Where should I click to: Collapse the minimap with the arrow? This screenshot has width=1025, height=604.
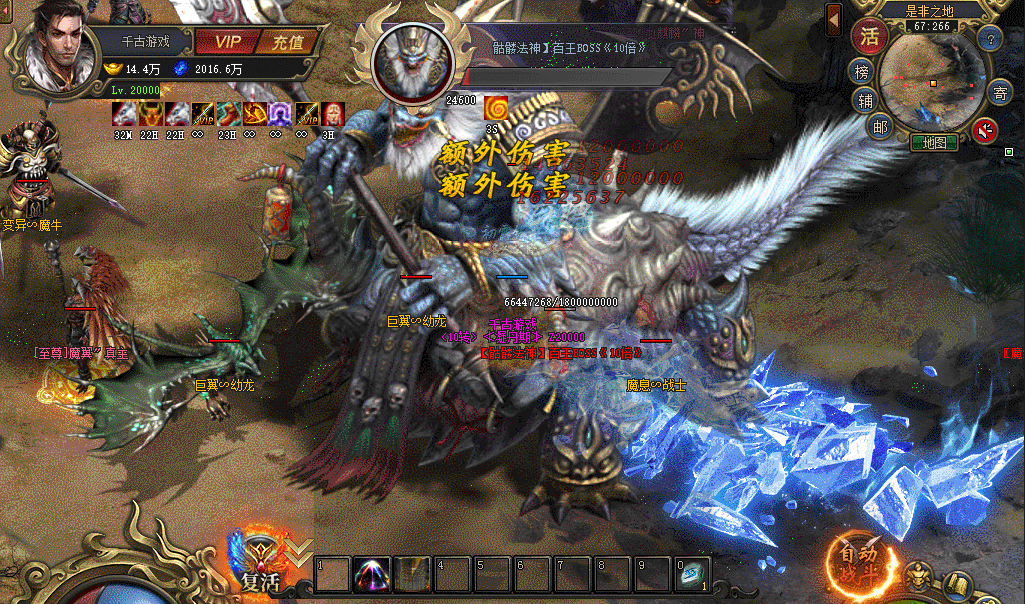click(834, 18)
